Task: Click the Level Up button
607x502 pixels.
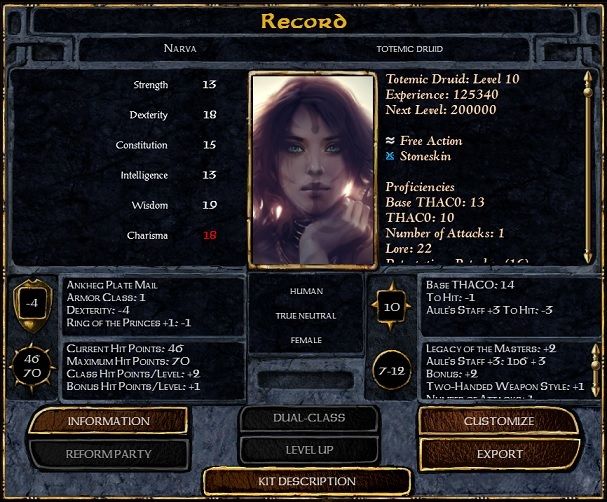Action: point(308,451)
